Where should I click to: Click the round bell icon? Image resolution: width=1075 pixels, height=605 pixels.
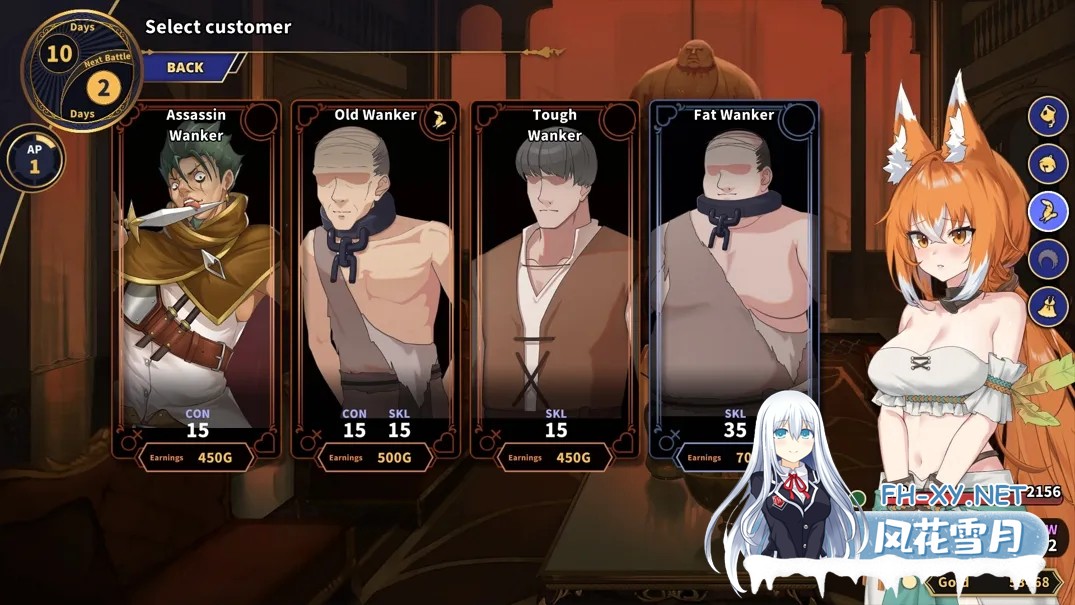click(x=1048, y=162)
